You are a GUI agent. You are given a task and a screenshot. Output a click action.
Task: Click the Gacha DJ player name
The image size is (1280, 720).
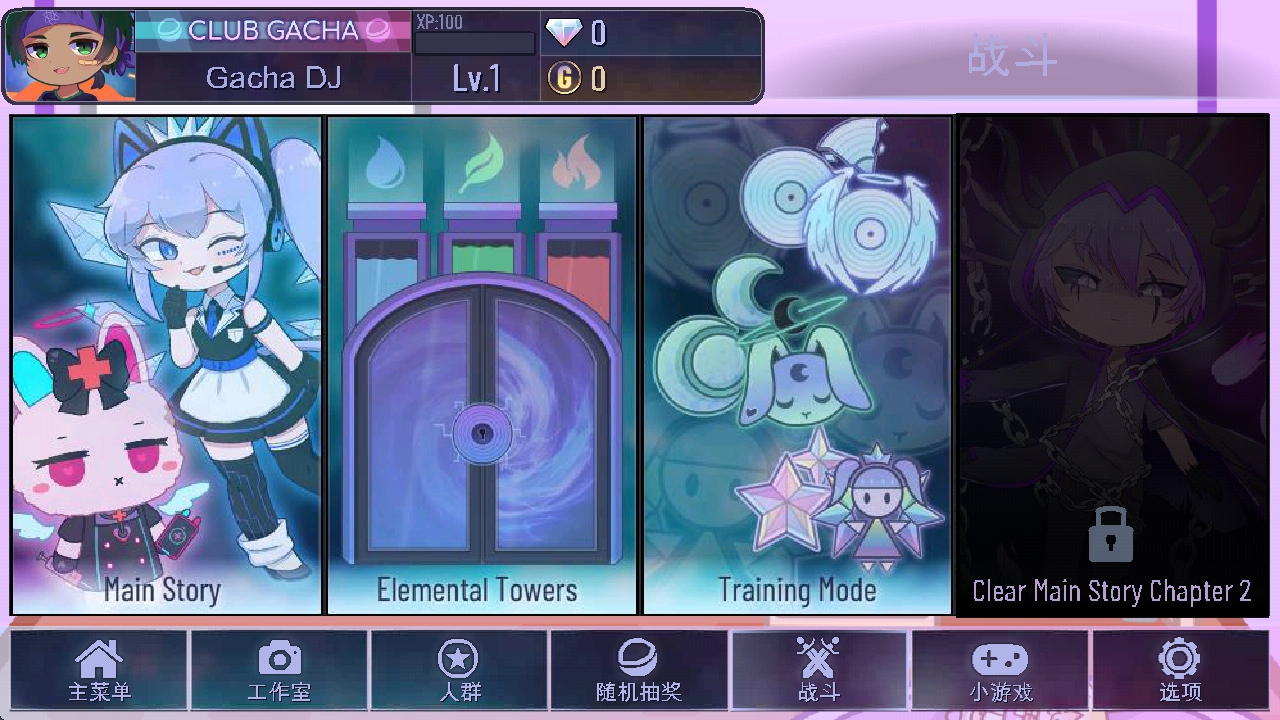(273, 78)
